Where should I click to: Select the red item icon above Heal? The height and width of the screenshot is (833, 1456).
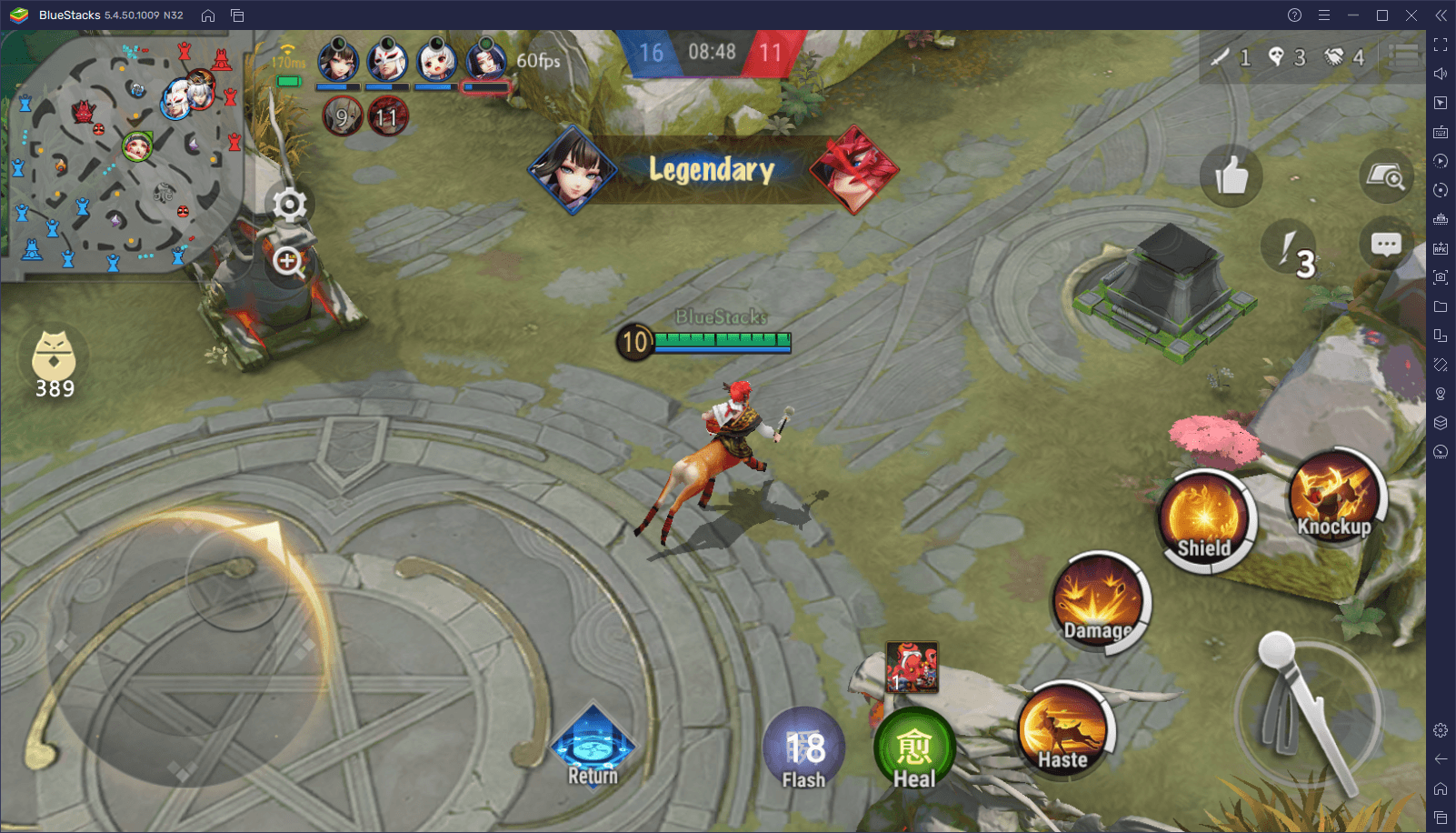tap(912, 667)
